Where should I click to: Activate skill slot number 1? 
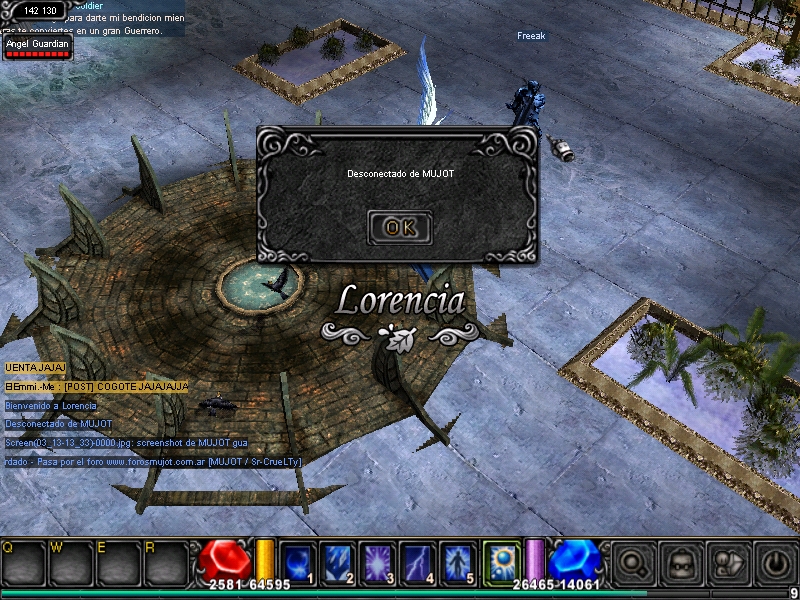click(298, 561)
